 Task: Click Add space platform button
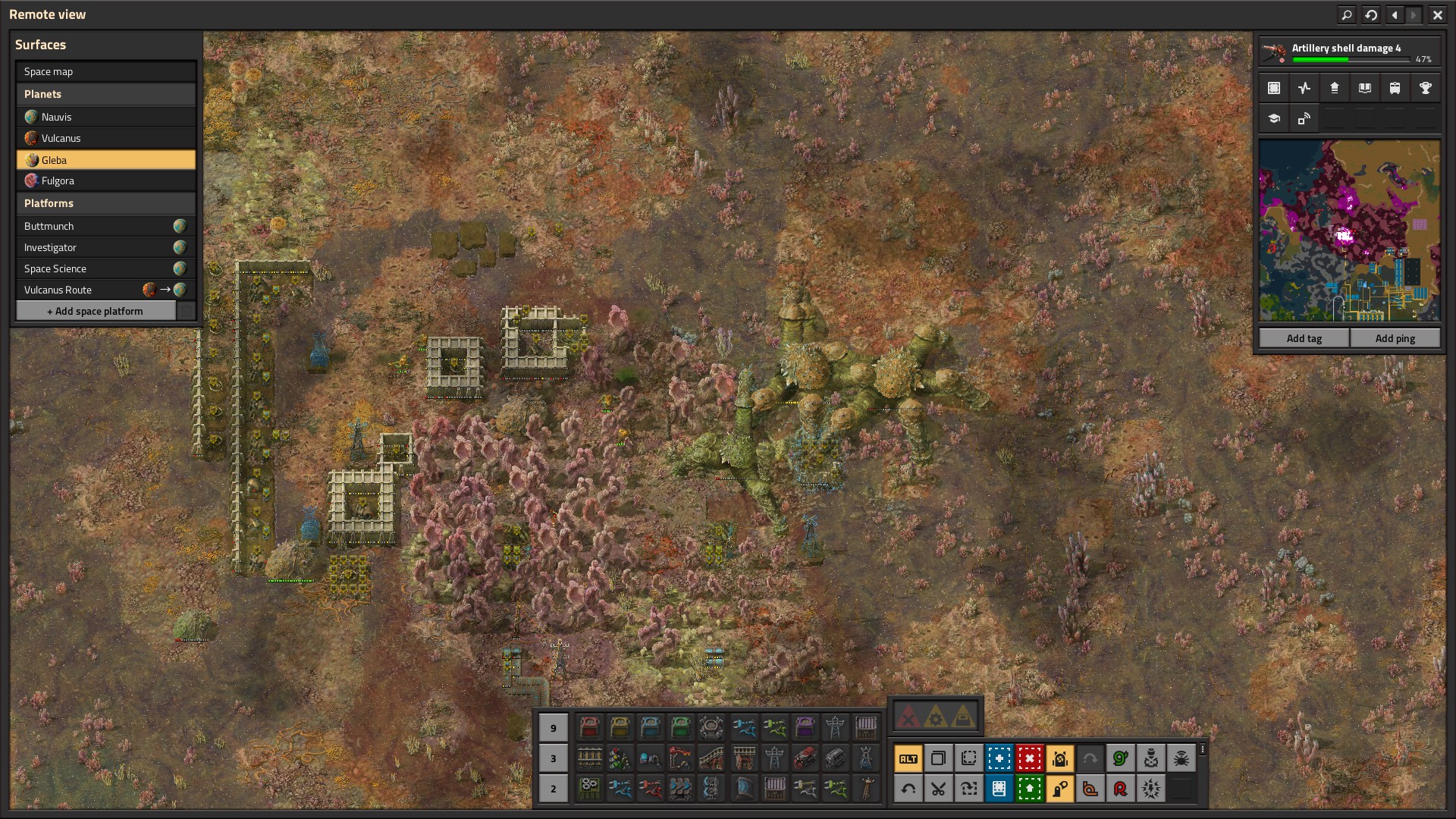(x=96, y=311)
